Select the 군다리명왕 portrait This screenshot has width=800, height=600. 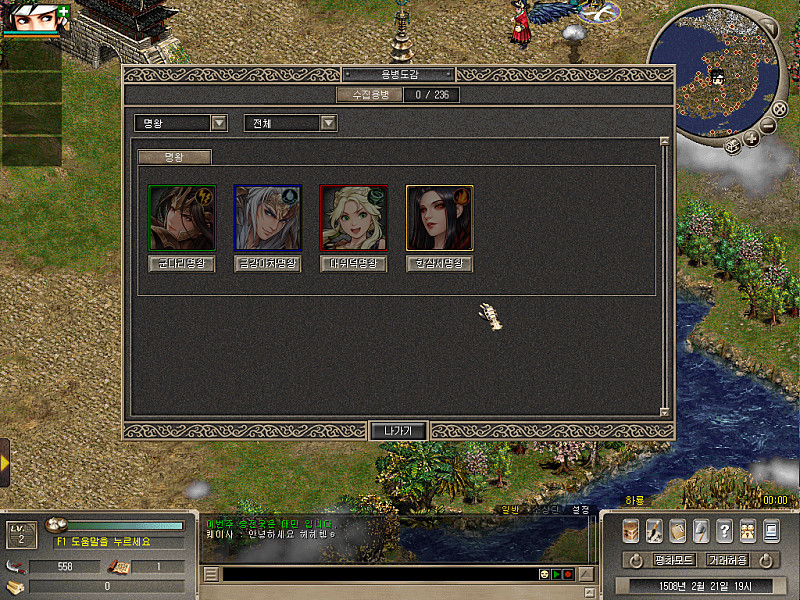pyautogui.click(x=181, y=217)
